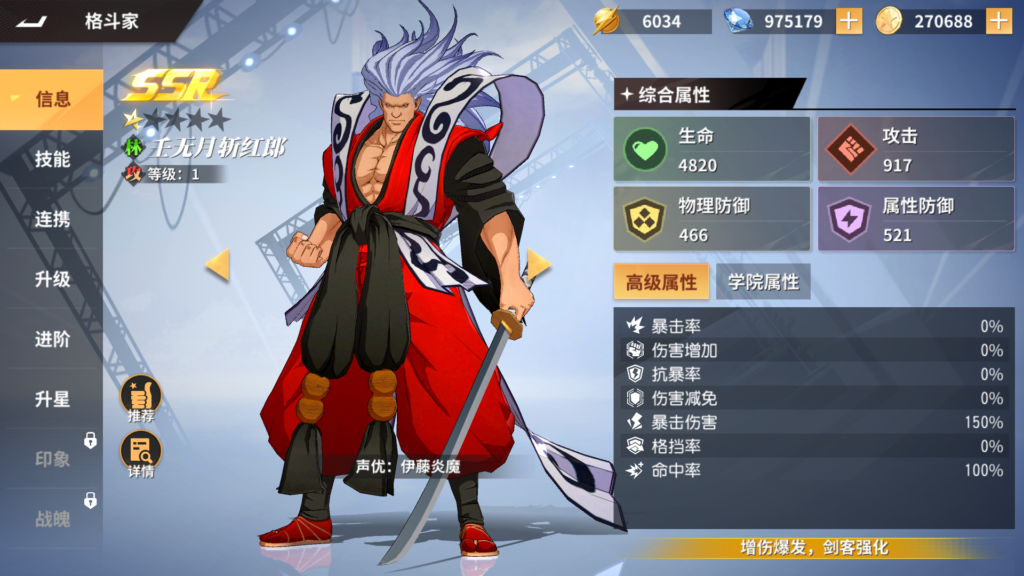1024x576 pixels.
Task: Select the locked 战魄 tab
Action: click(52, 519)
